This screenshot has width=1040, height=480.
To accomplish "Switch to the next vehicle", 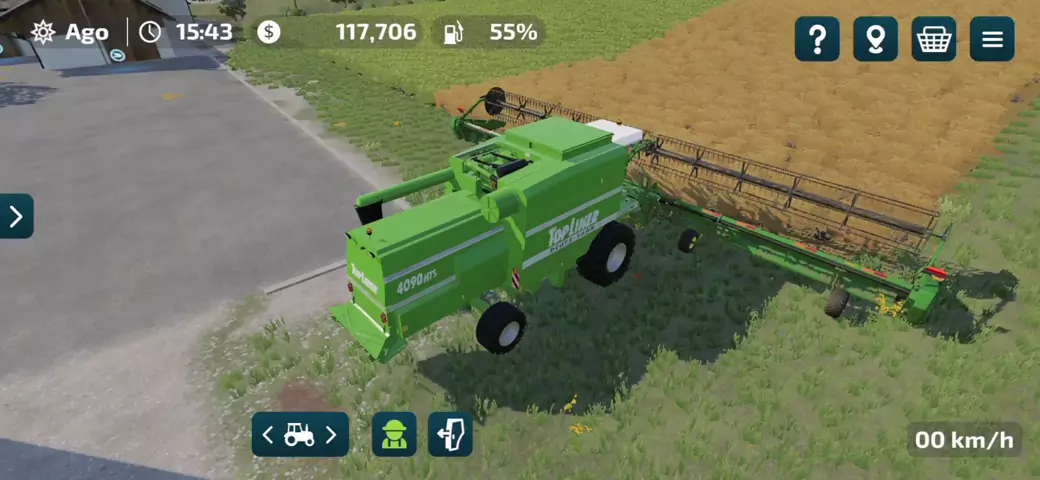I will (332, 435).
